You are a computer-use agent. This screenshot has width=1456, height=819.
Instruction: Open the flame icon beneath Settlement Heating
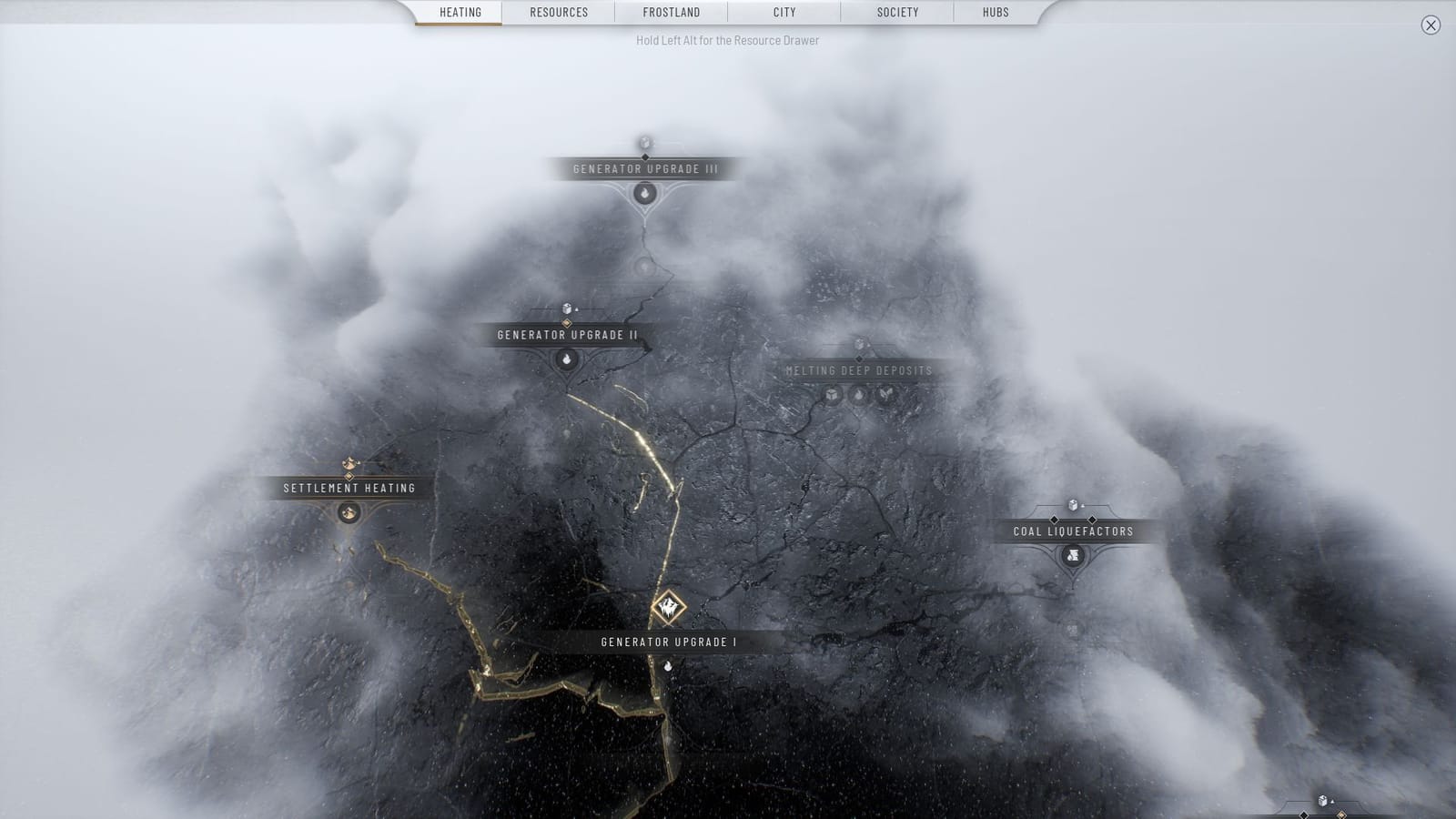(x=349, y=511)
